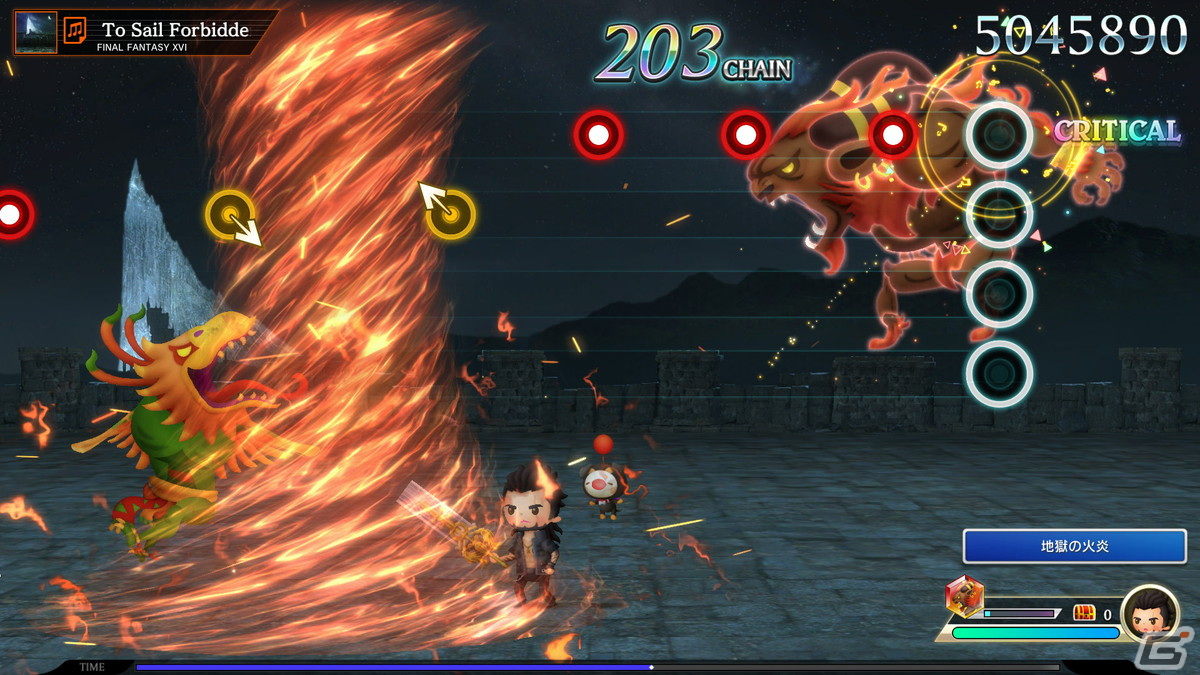Hit the yellow down-right arrow note

pos(231,215)
